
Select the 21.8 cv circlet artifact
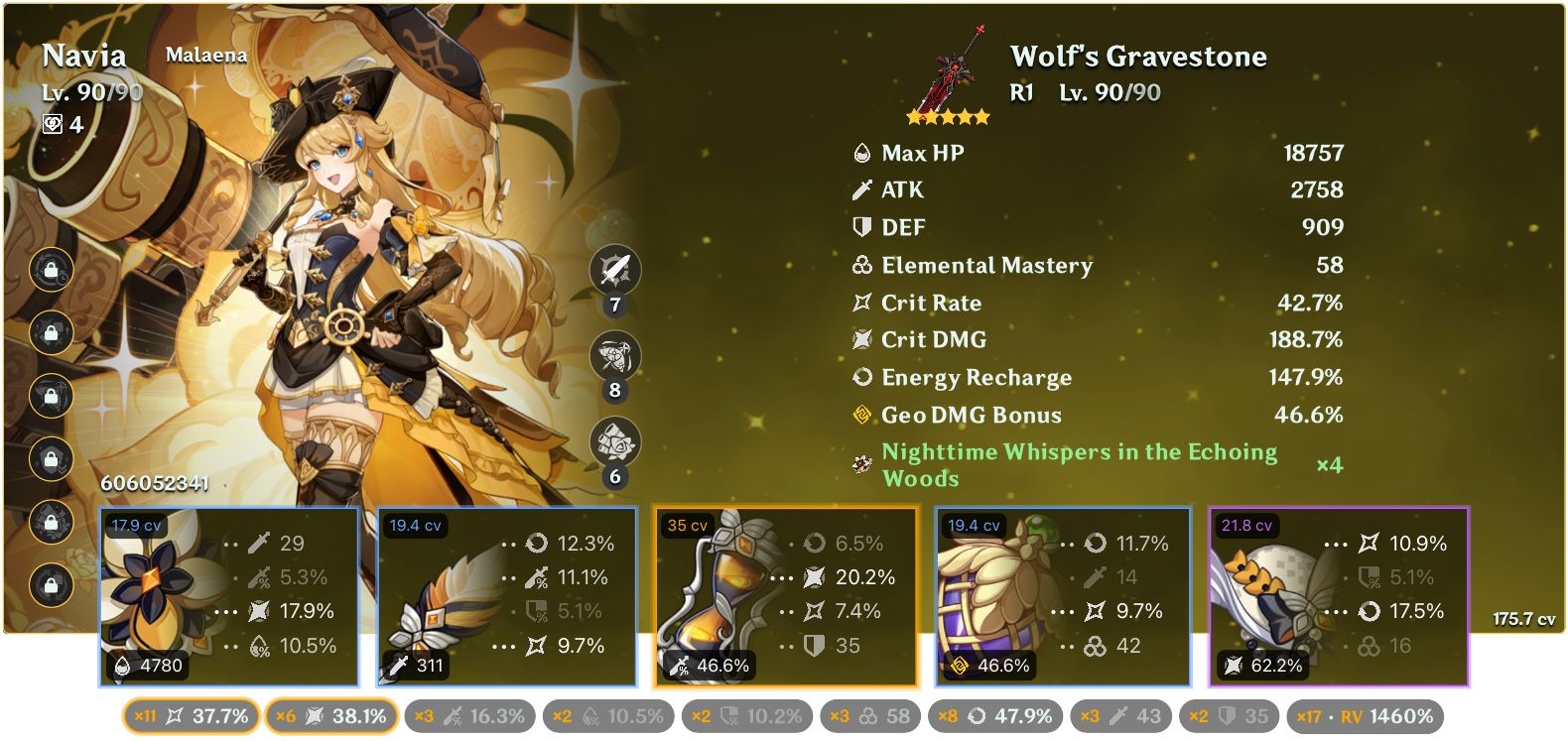[x=1338, y=595]
